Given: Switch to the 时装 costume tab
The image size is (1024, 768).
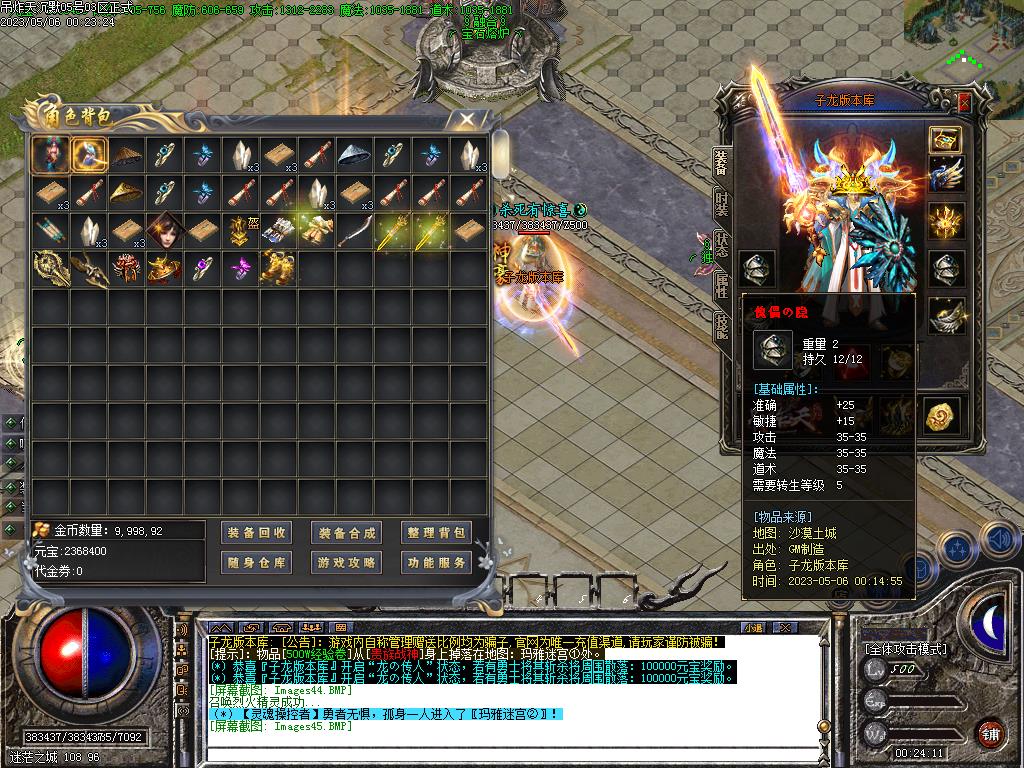Looking at the screenshot, I should click(722, 204).
